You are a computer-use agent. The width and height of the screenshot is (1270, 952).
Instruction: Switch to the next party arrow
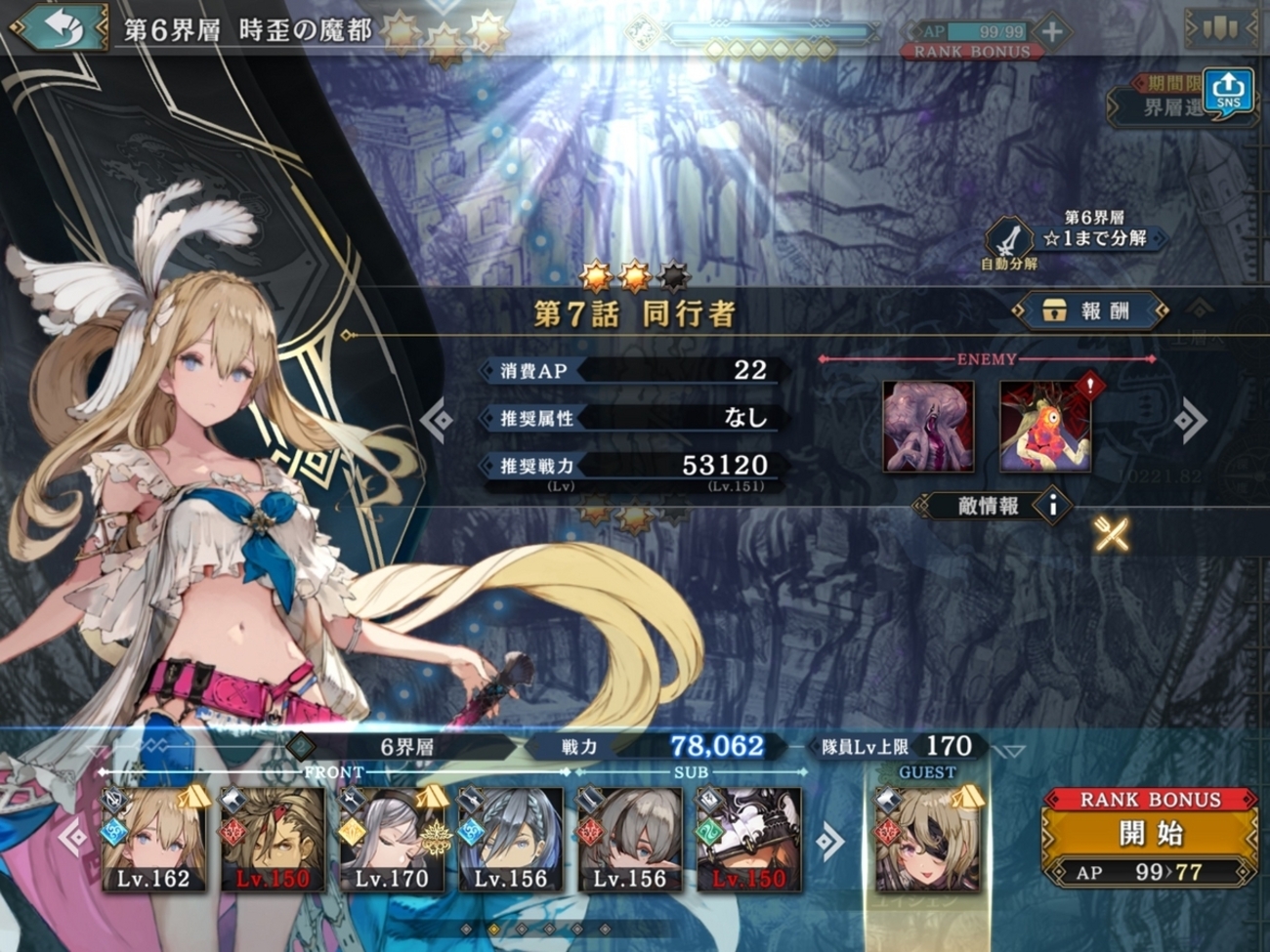(829, 840)
